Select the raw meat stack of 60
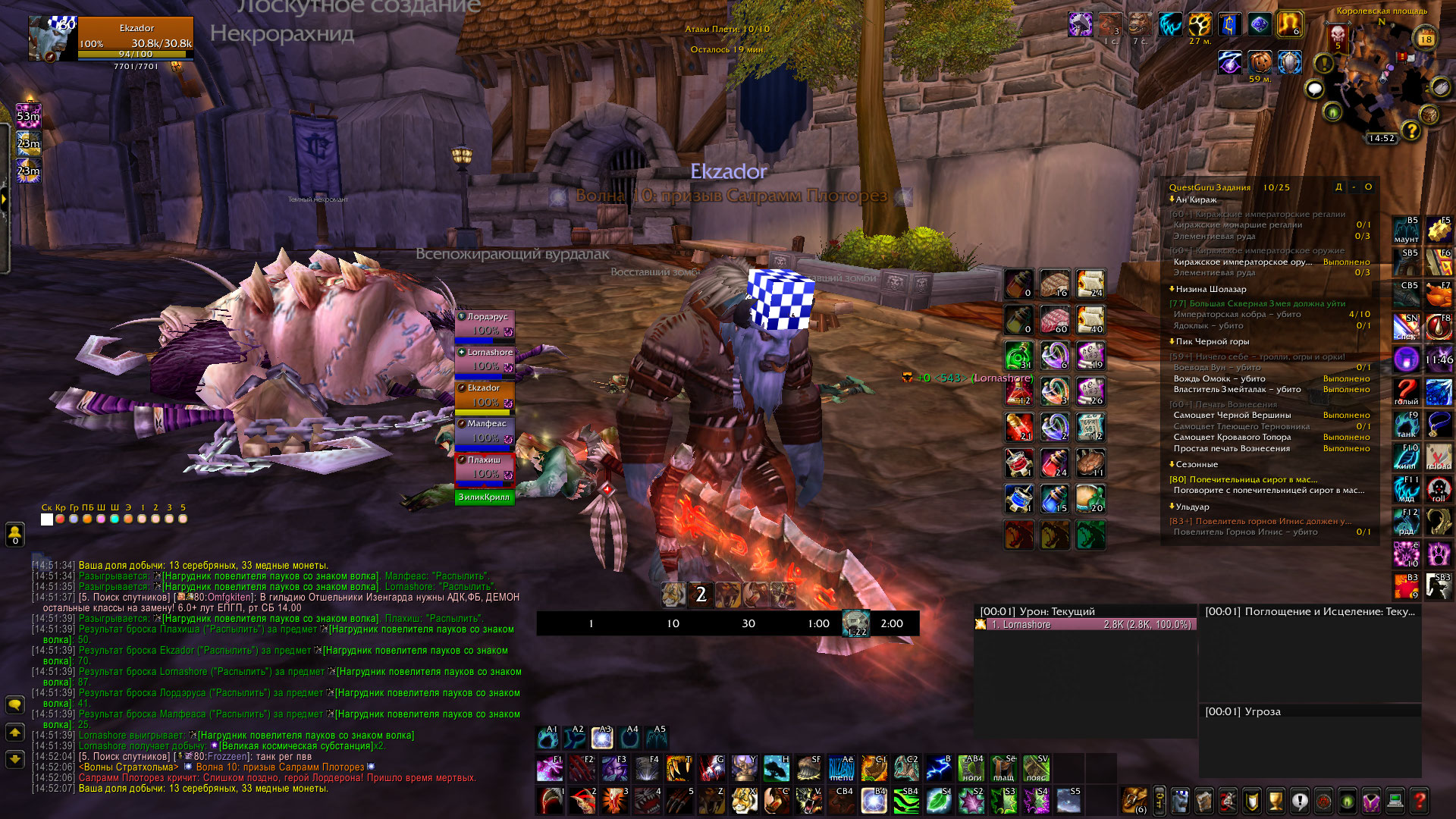1456x819 pixels. point(1054,320)
